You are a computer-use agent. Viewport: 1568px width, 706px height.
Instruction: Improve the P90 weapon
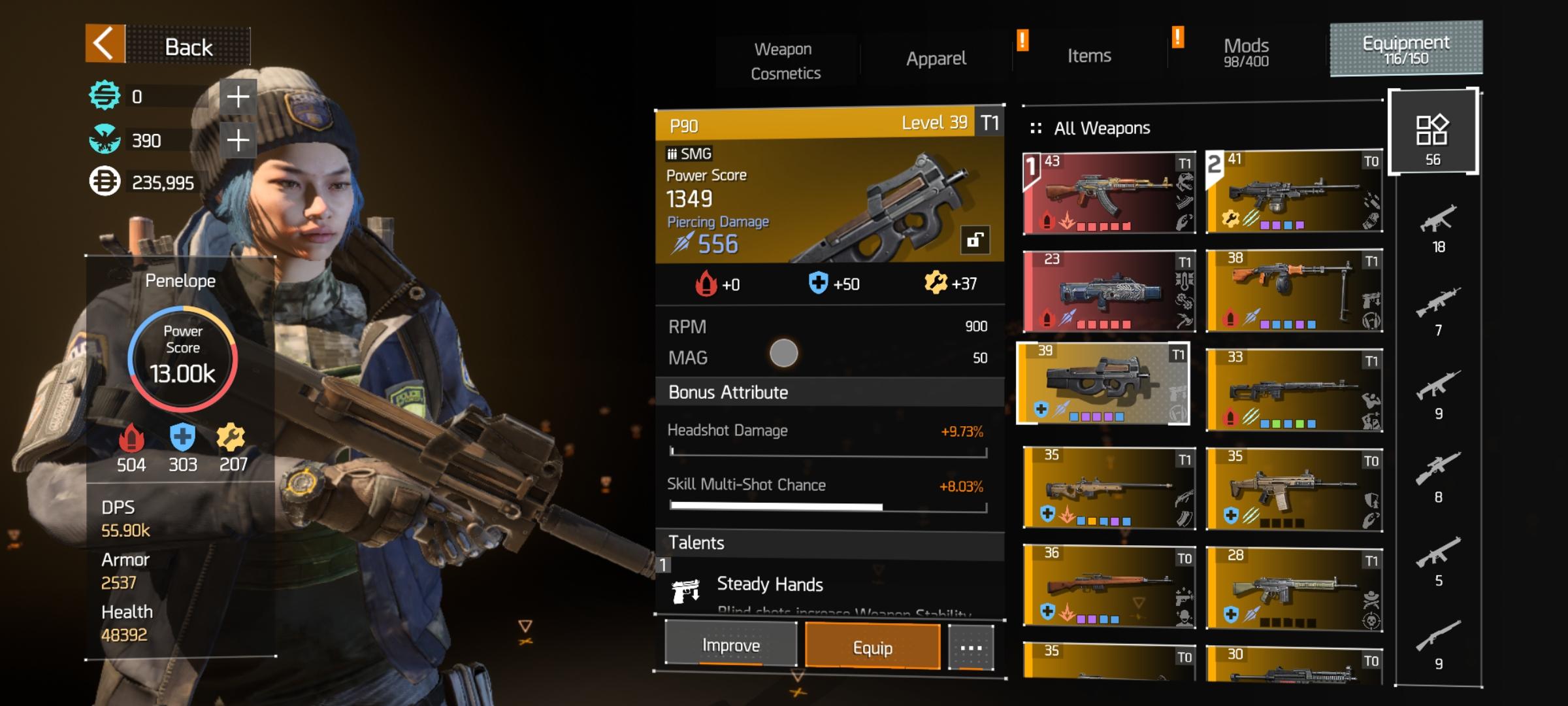click(730, 645)
